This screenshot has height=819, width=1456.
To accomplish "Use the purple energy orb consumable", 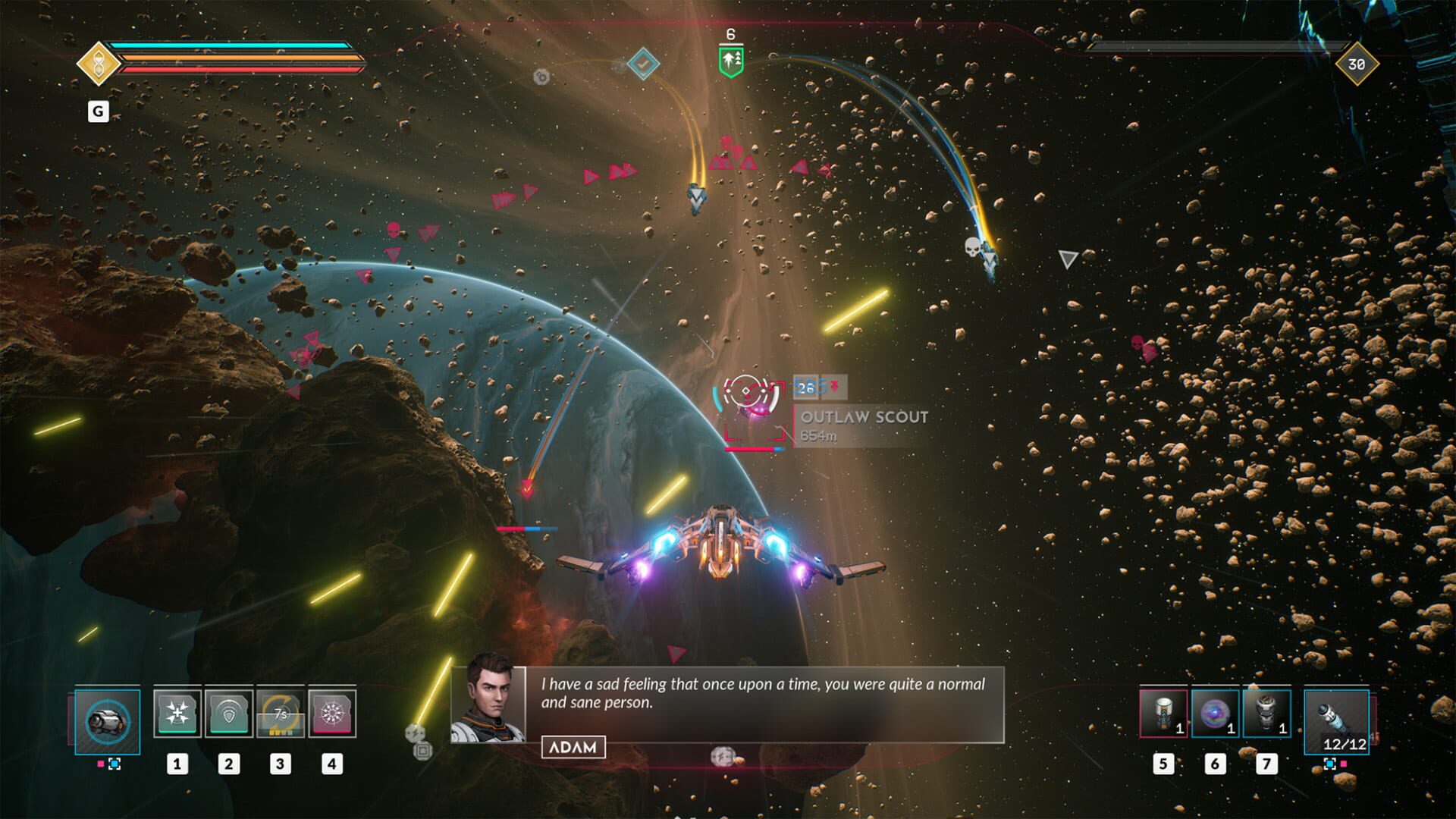I will pyautogui.click(x=1215, y=713).
